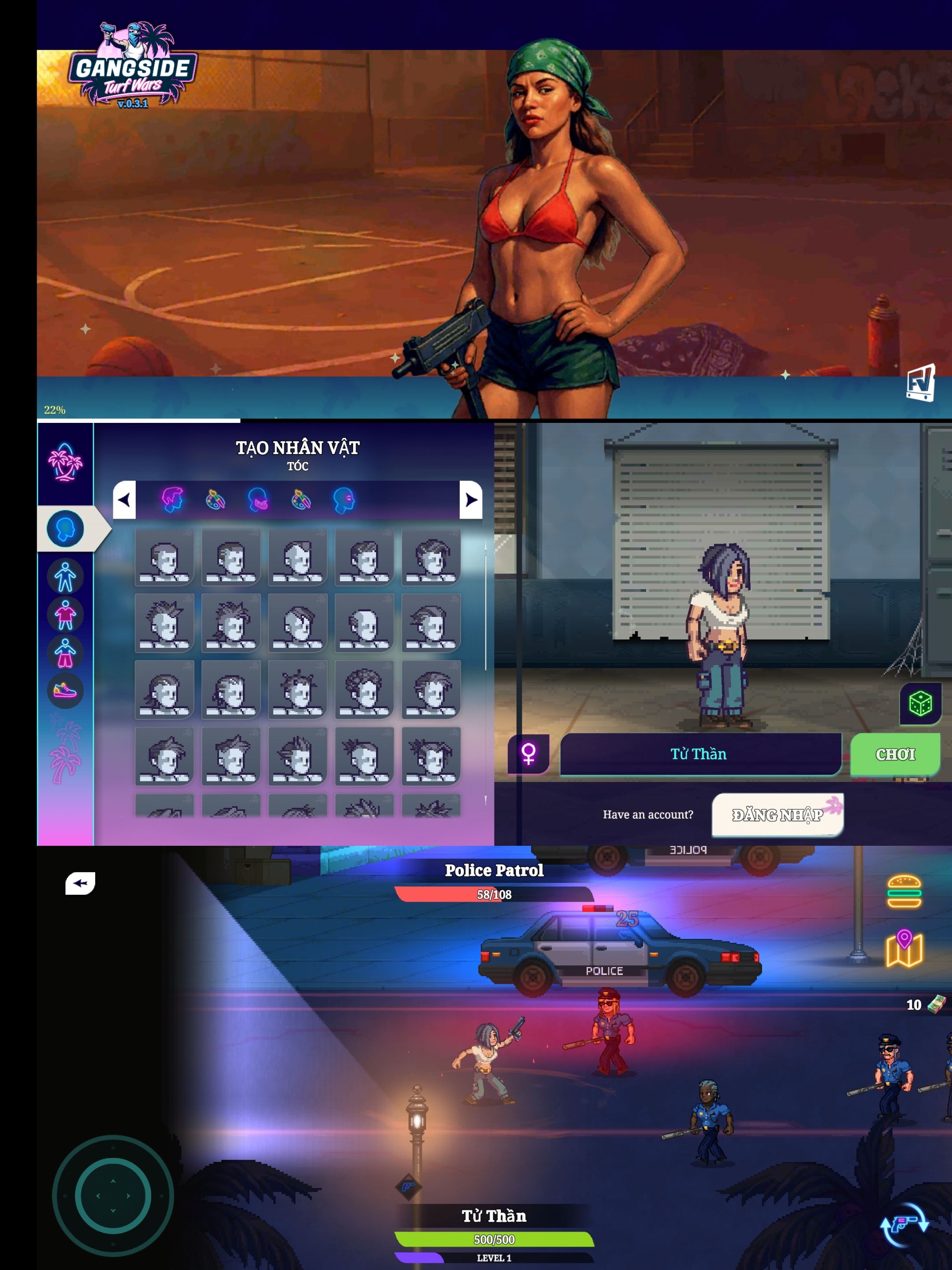Choose the beard sub-tab with pink beard

click(x=258, y=500)
